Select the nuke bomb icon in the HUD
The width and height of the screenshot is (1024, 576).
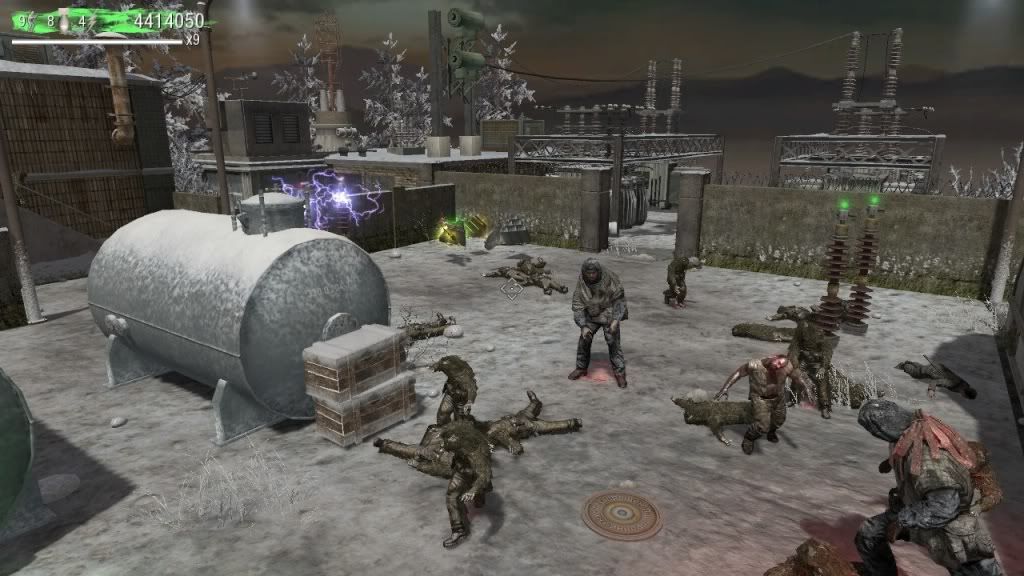pos(63,20)
